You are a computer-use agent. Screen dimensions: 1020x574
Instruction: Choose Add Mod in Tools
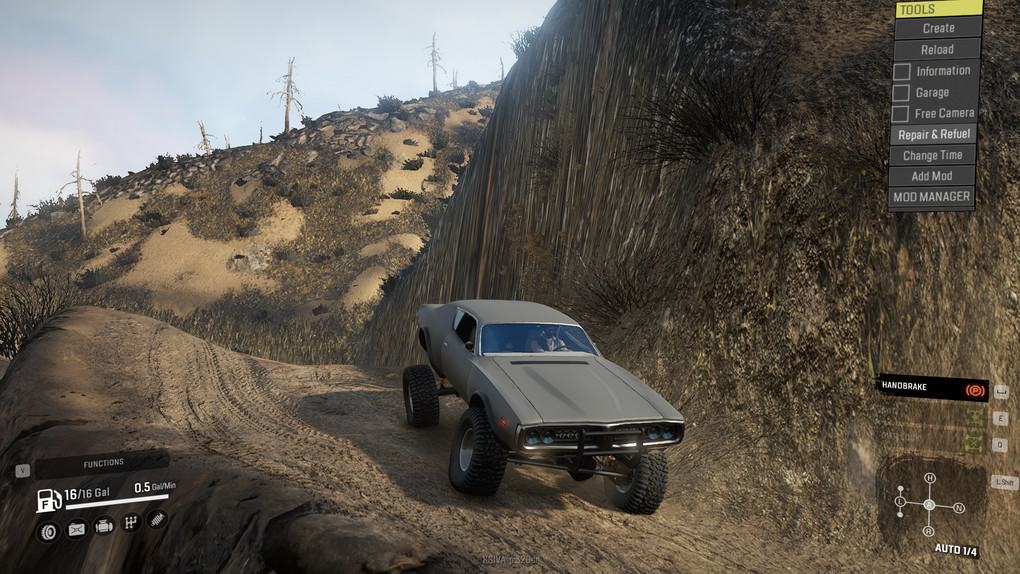coord(932,176)
